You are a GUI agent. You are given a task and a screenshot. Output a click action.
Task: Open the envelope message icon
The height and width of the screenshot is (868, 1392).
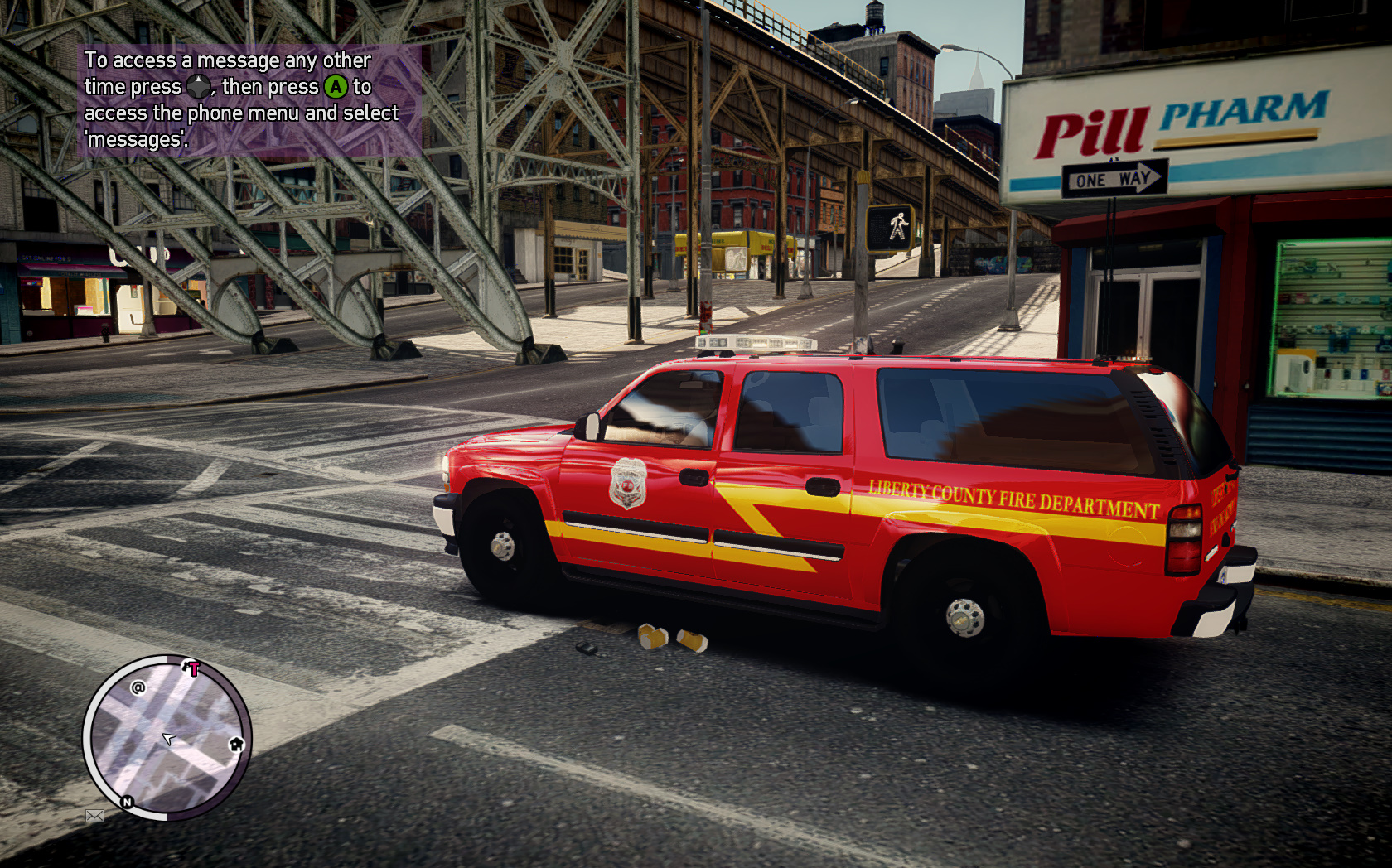(94, 816)
